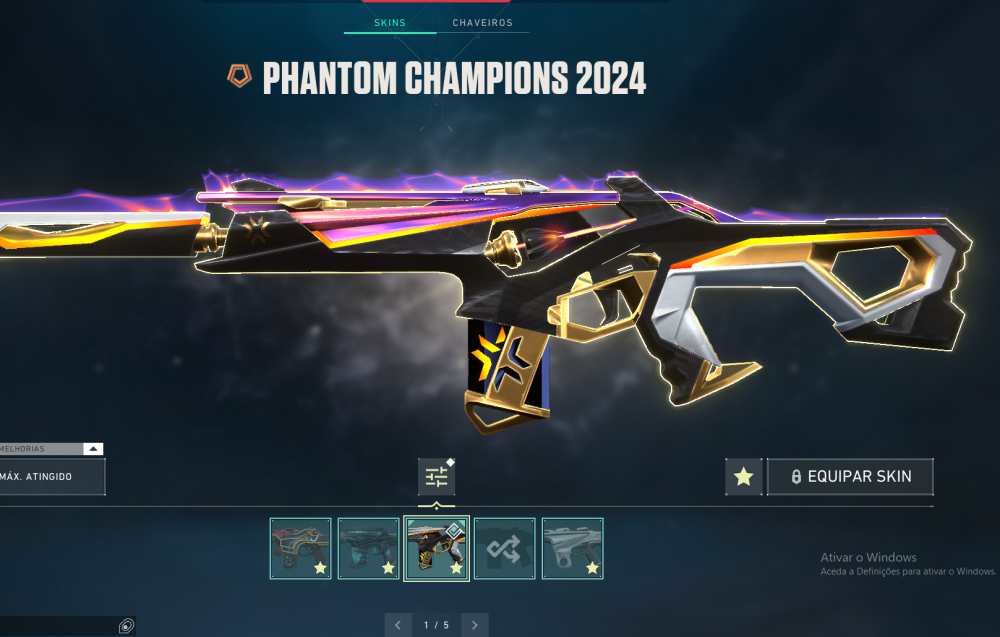Open the sliders filter icon

(x=437, y=477)
